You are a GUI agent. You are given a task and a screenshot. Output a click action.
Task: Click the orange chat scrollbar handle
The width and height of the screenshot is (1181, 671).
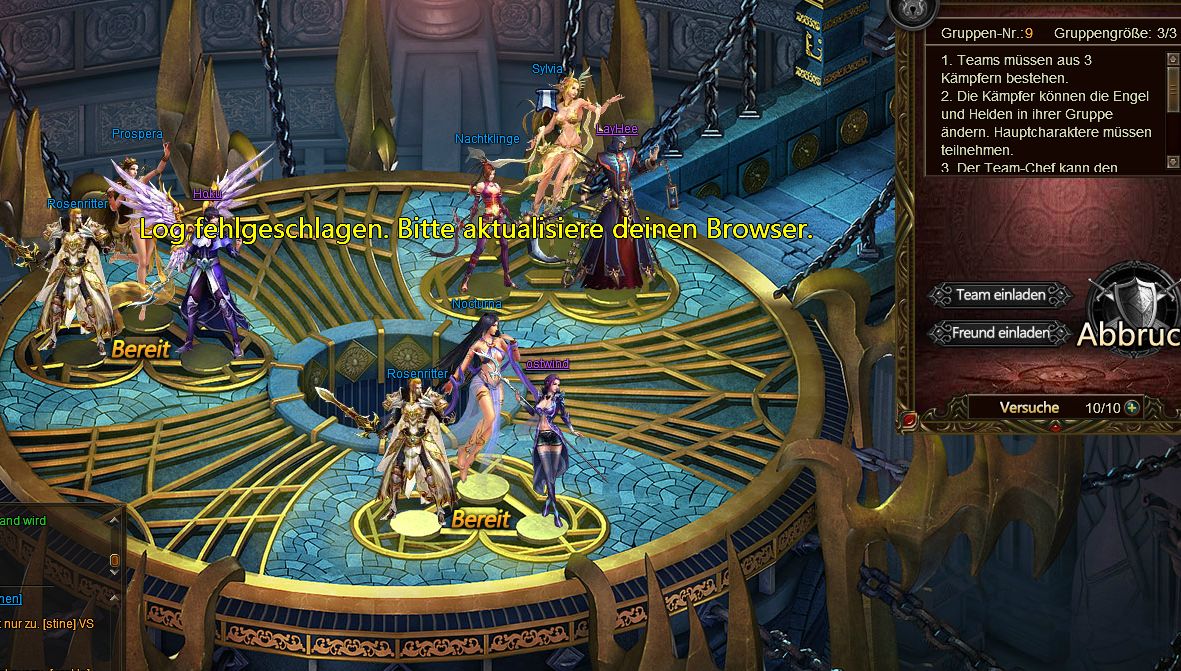[114, 560]
